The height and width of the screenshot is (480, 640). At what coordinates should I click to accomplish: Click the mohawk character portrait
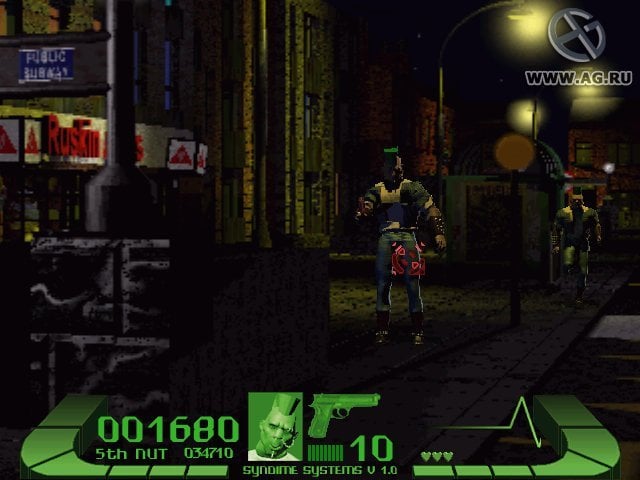pyautogui.click(x=275, y=426)
